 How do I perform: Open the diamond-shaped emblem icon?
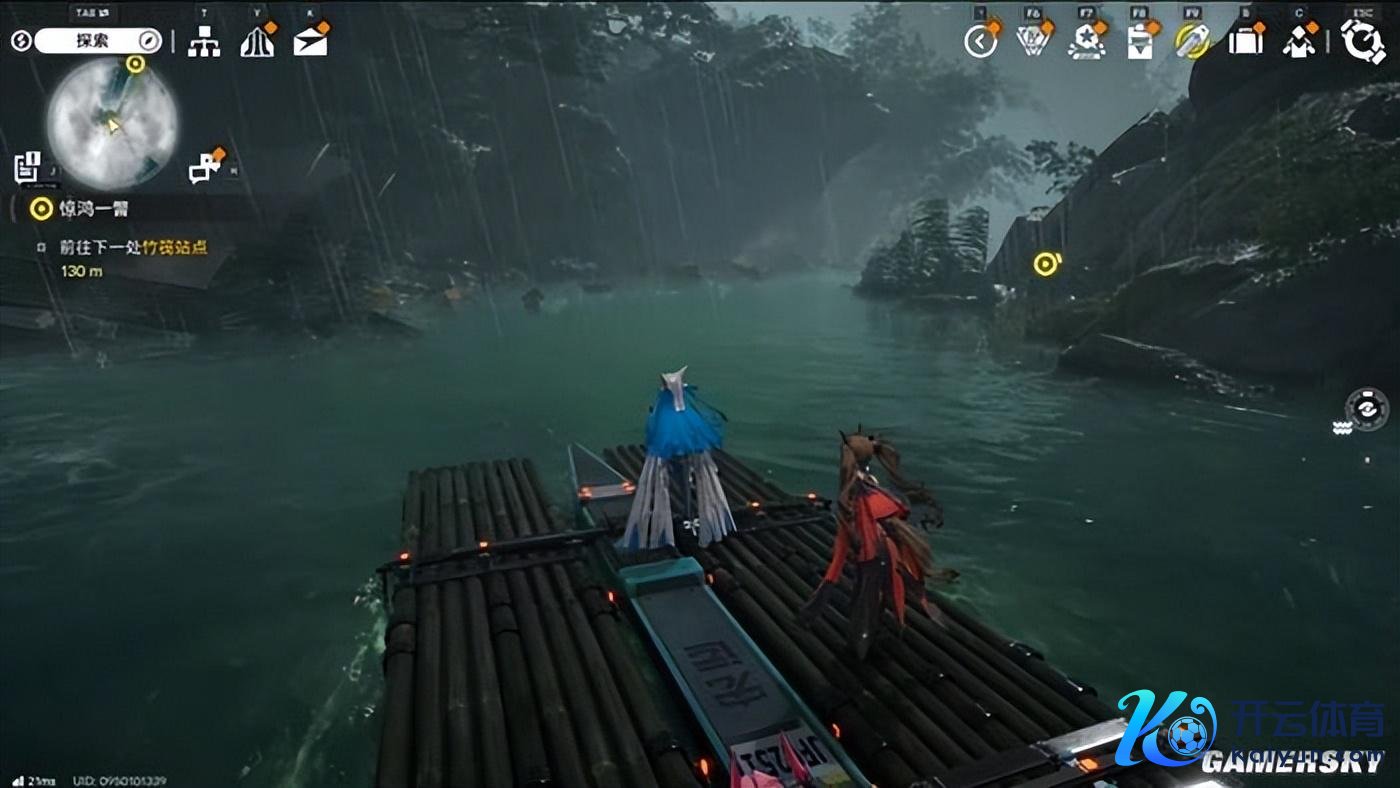pyautogui.click(x=1032, y=41)
